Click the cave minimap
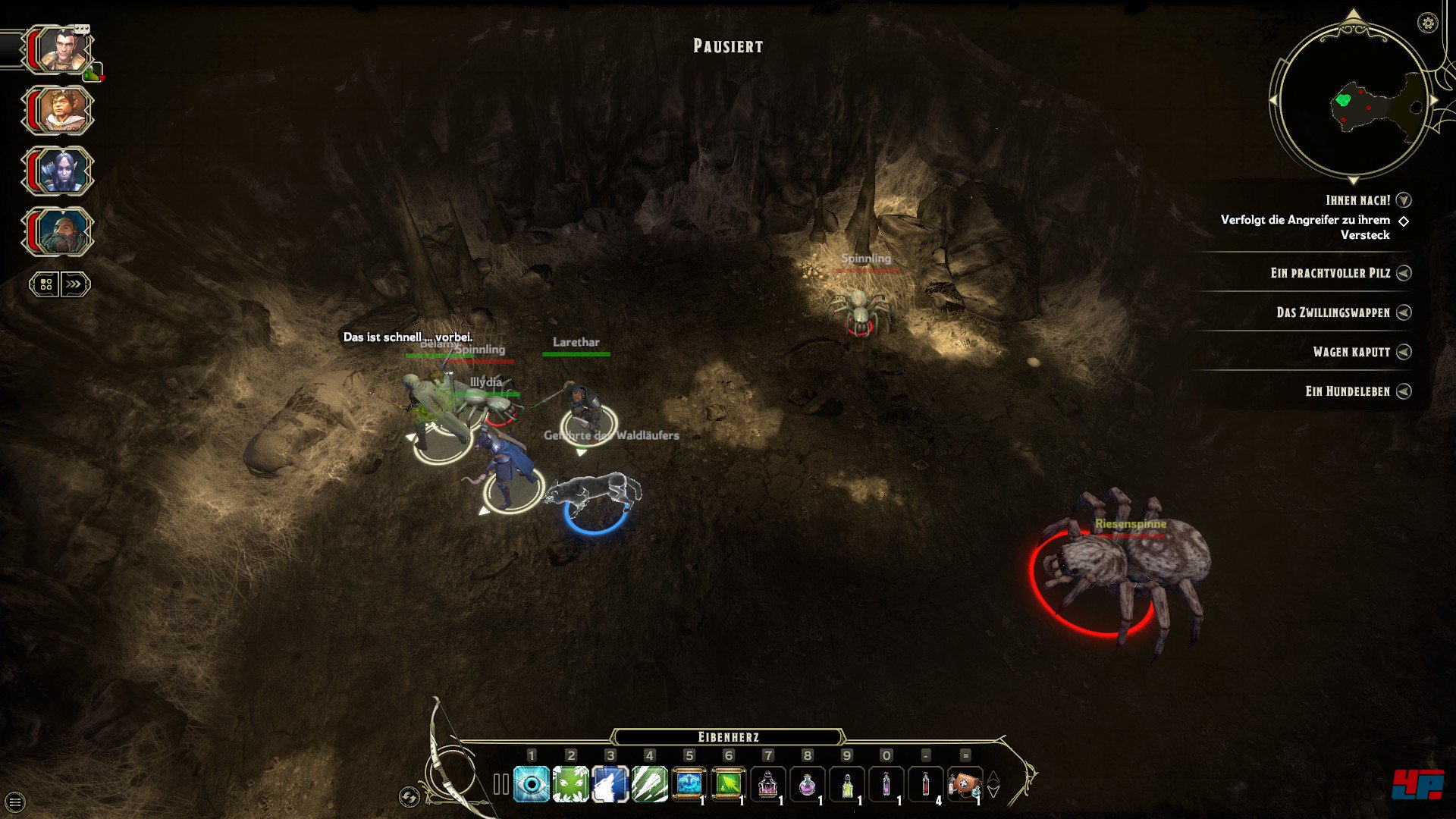The width and height of the screenshot is (1456, 819). [1352, 102]
